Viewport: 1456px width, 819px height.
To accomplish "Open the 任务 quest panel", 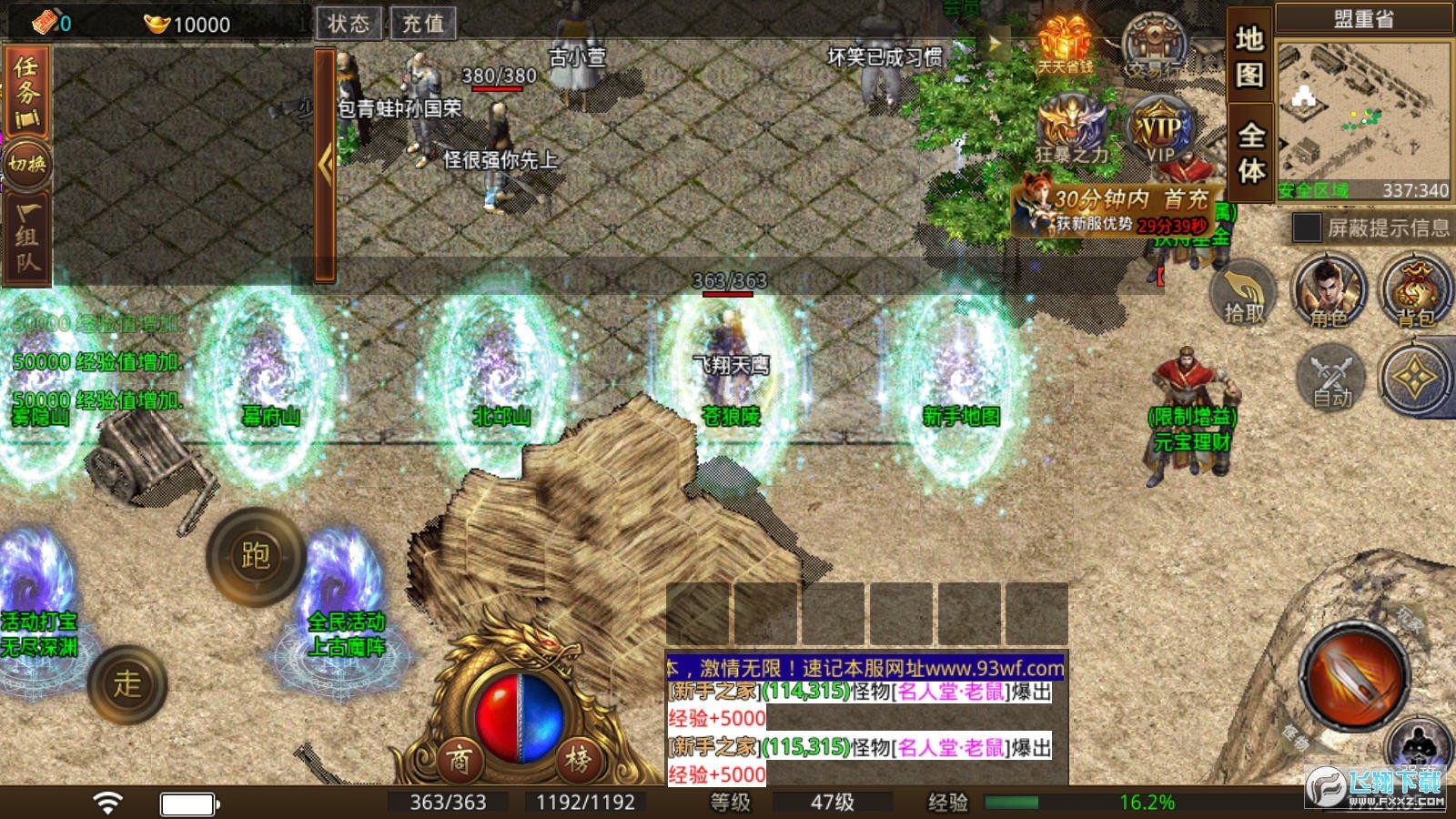I will (x=27, y=93).
